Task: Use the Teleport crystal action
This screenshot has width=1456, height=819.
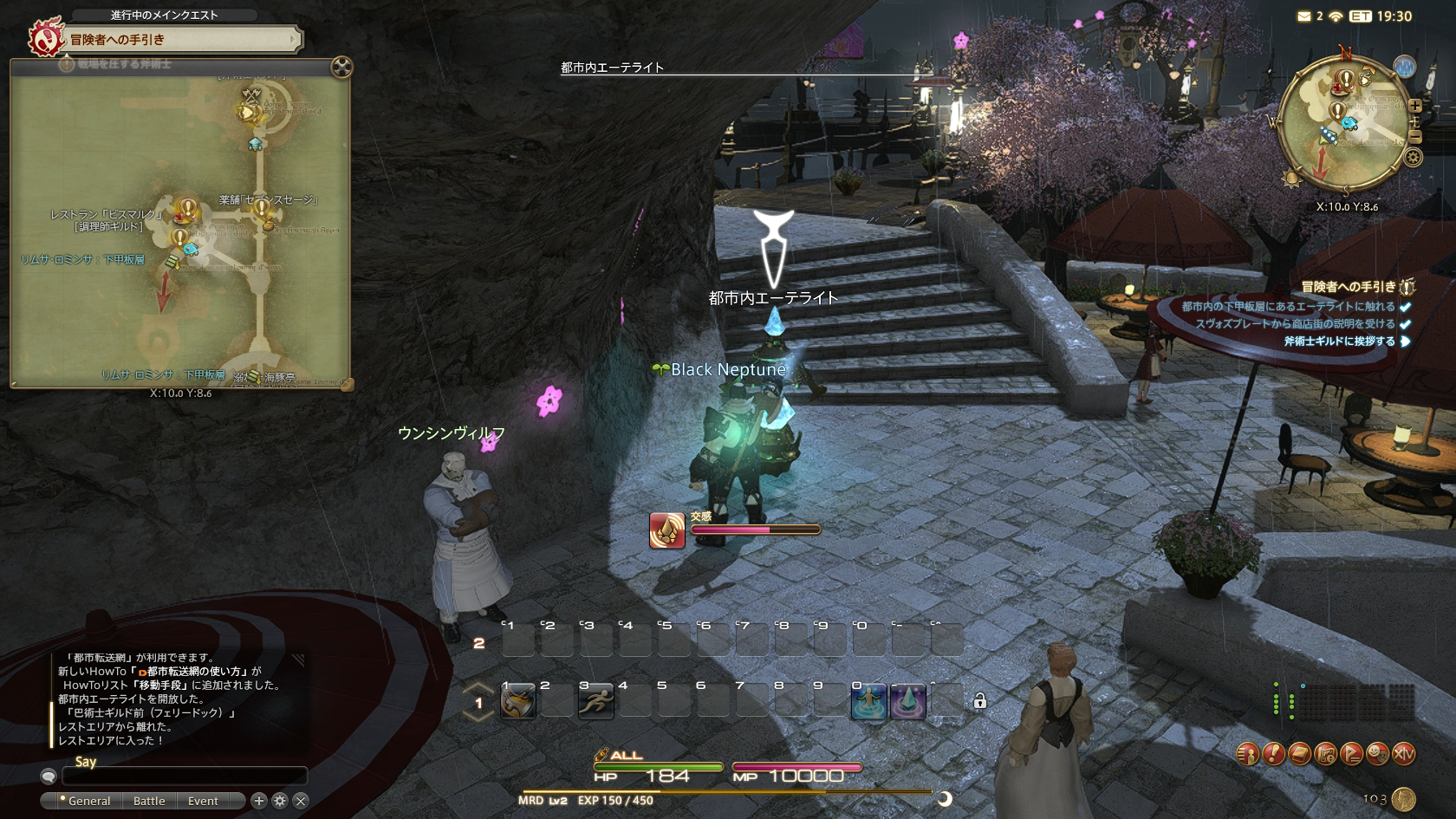Action: [907, 701]
